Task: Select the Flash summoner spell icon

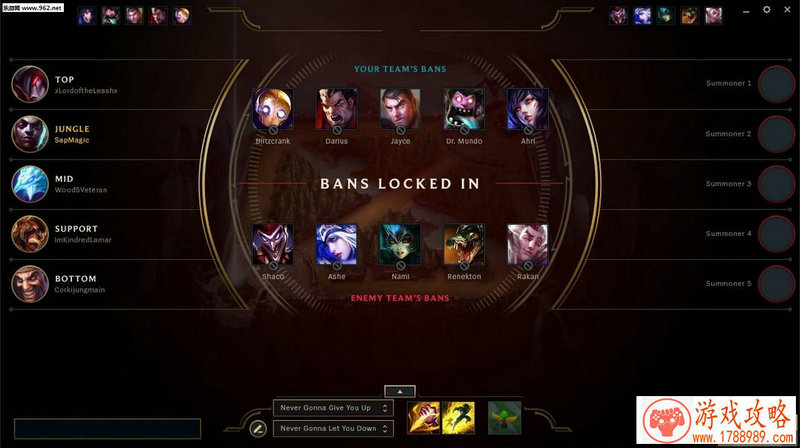Action: click(x=458, y=415)
